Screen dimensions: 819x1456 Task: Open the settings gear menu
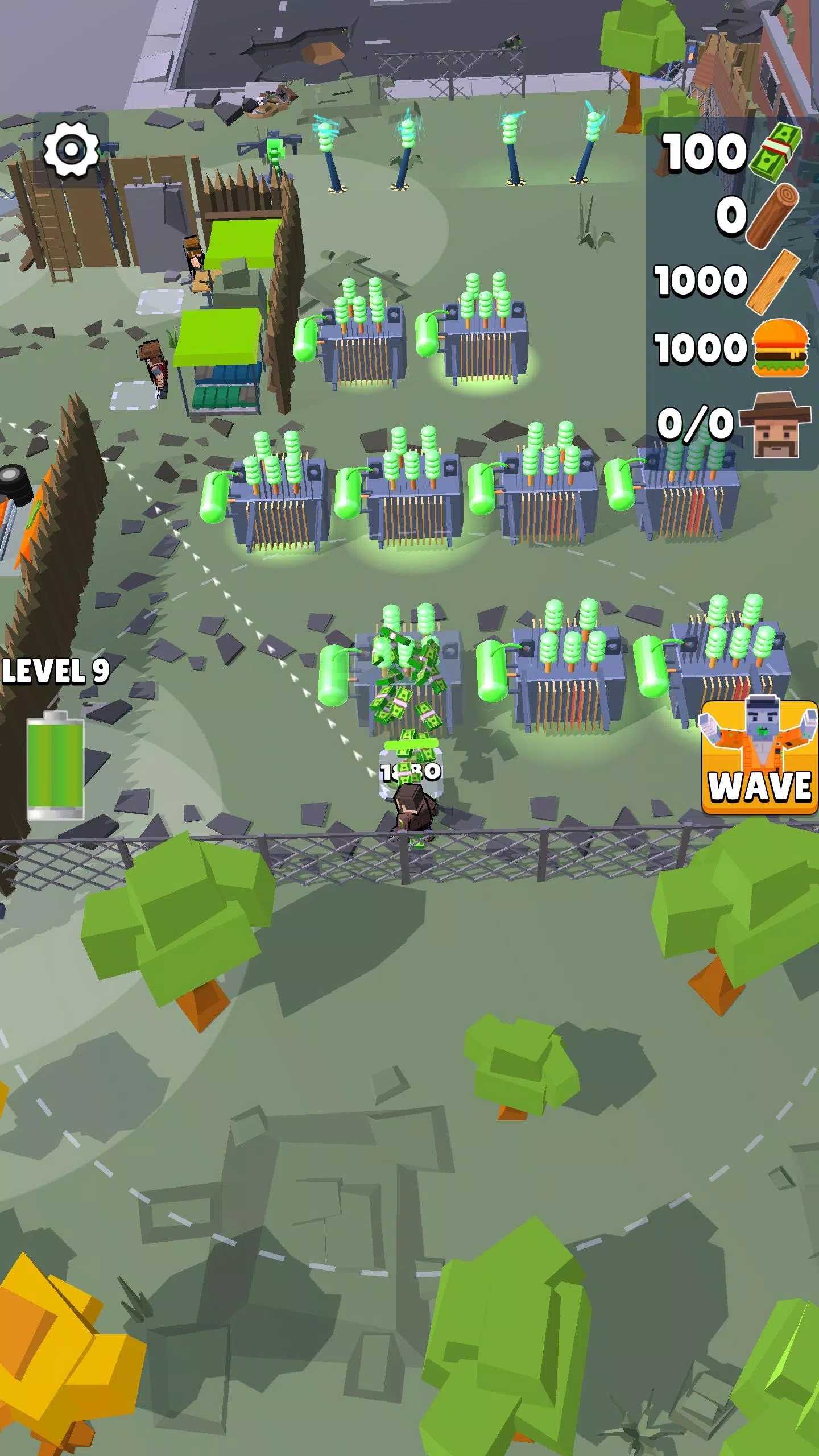(x=71, y=150)
